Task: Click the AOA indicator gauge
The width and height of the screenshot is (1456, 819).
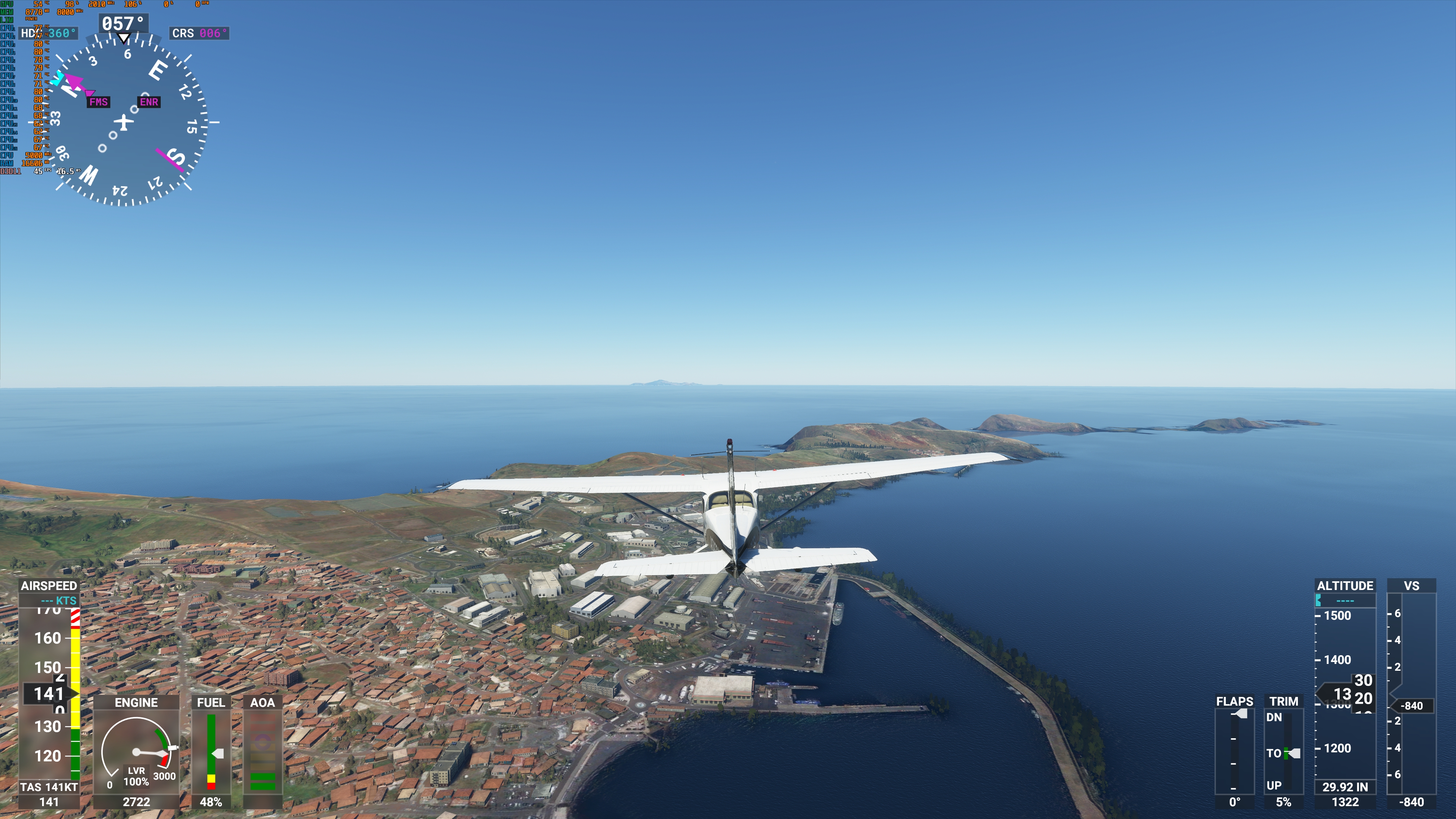Action: (263, 752)
